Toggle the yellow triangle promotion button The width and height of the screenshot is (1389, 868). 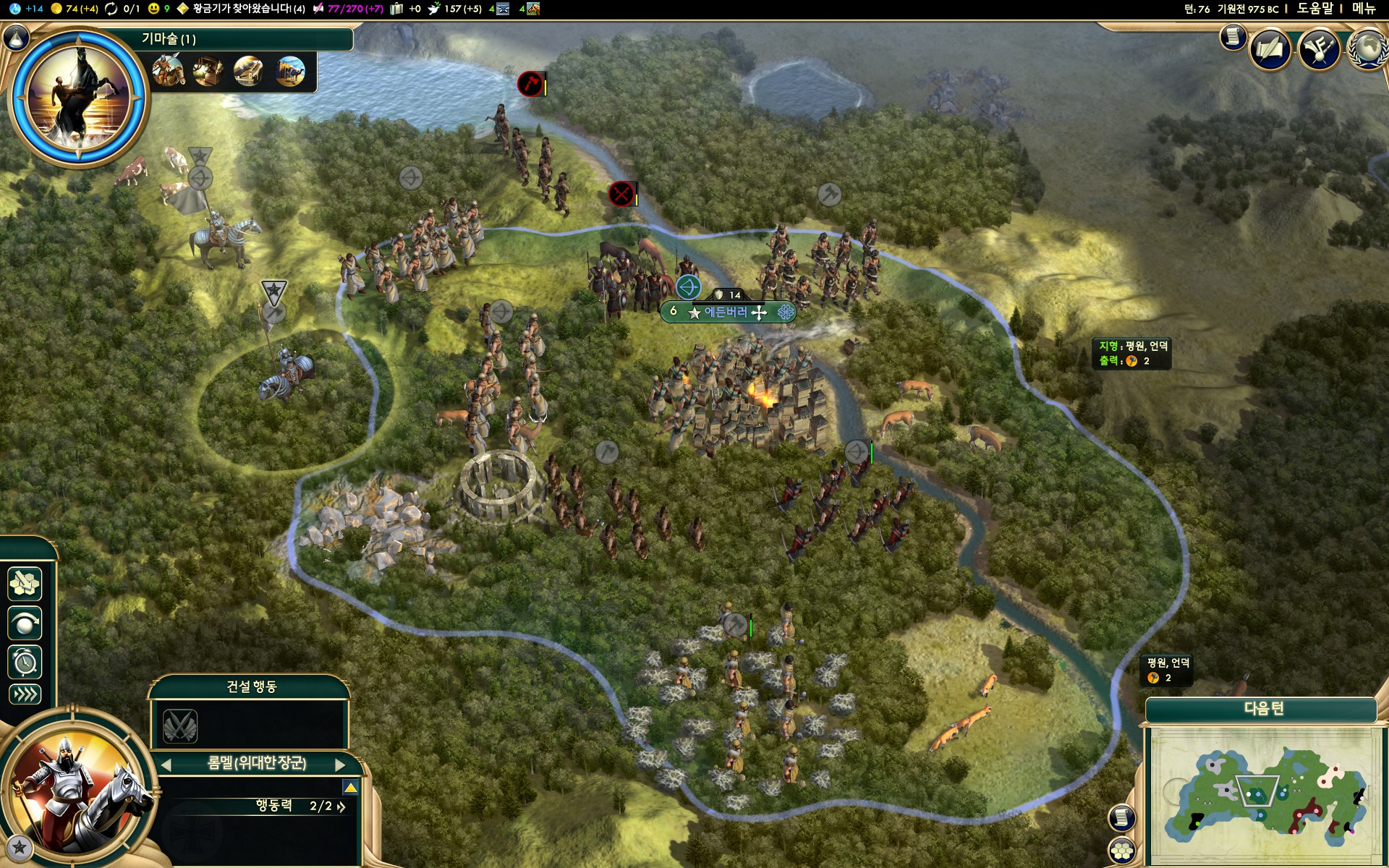tap(350, 787)
